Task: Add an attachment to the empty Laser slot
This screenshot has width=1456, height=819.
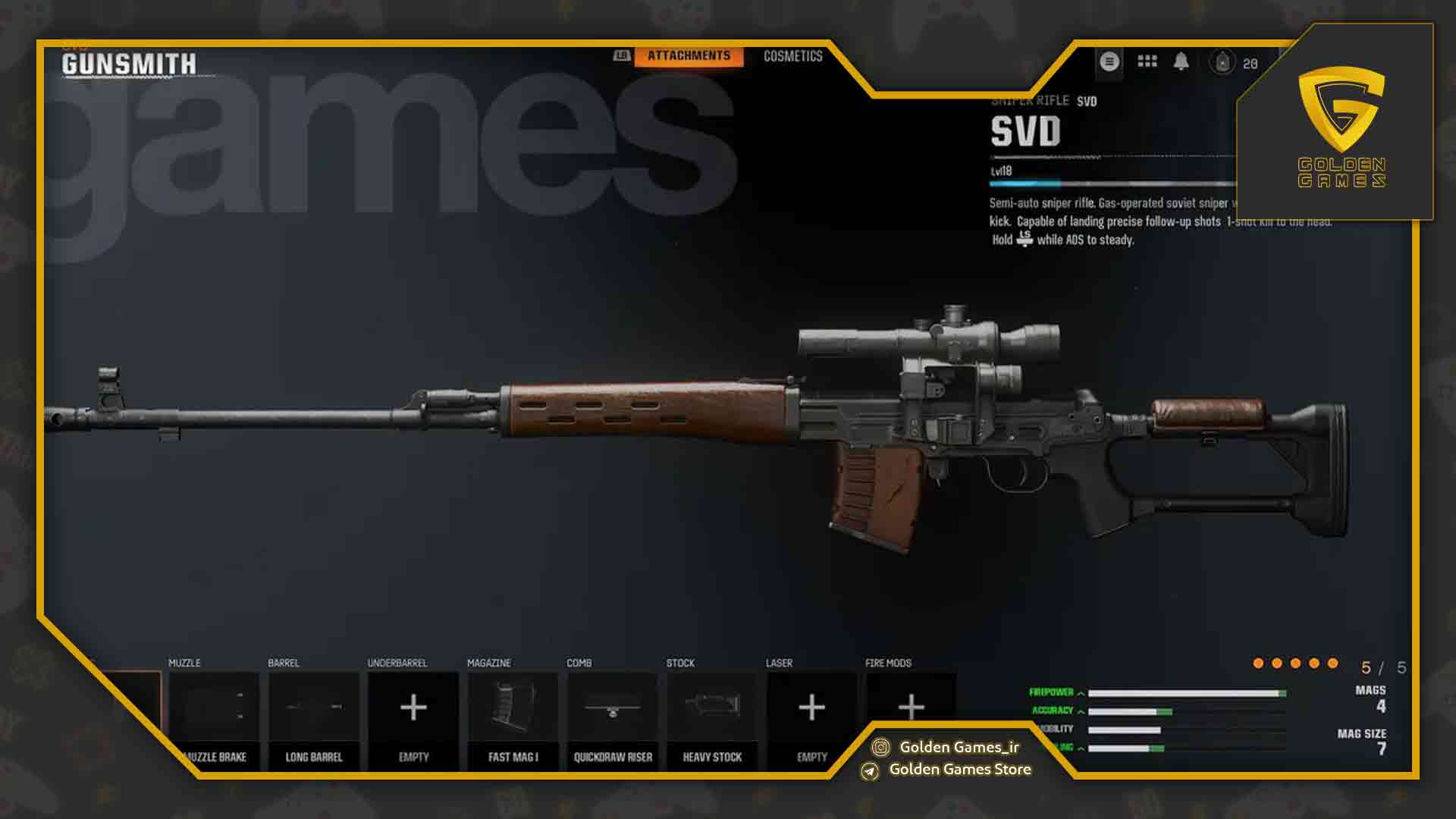Action: pyautogui.click(x=811, y=705)
